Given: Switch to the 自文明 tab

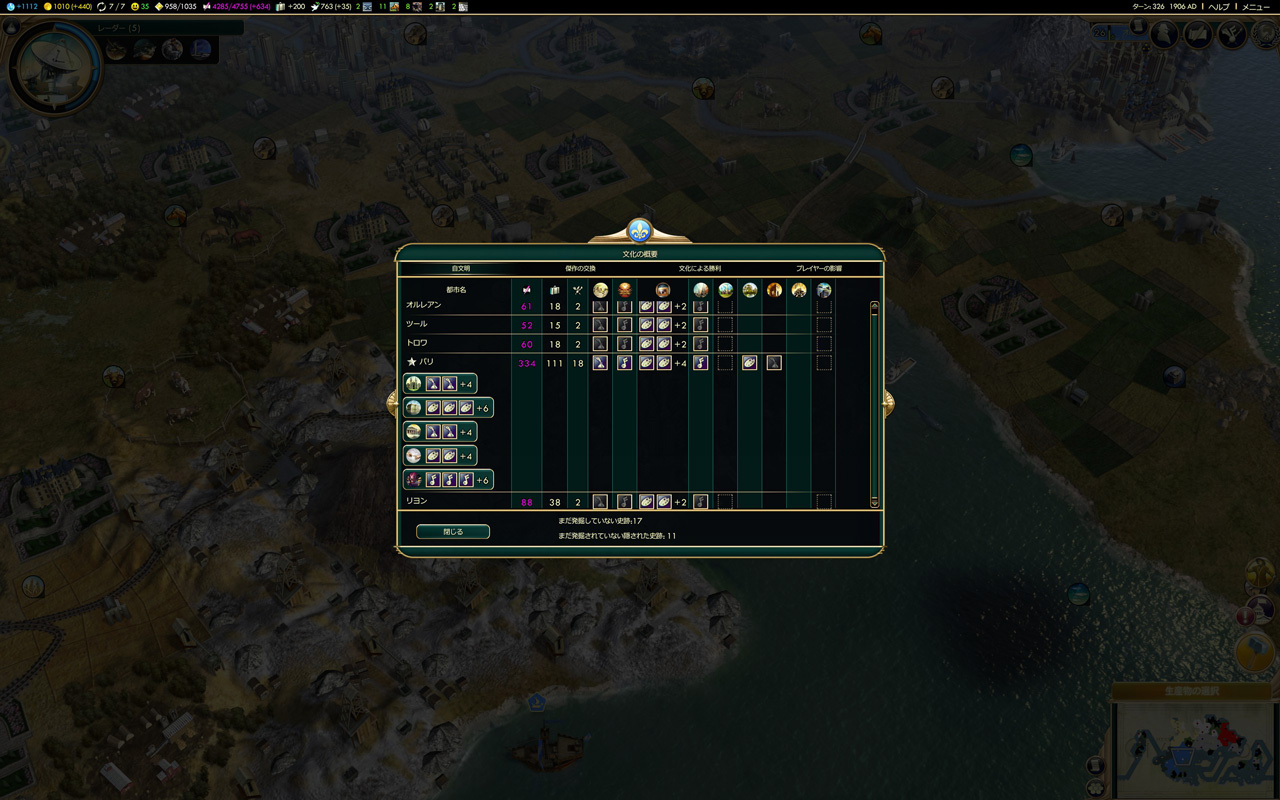Looking at the screenshot, I should [x=461, y=269].
